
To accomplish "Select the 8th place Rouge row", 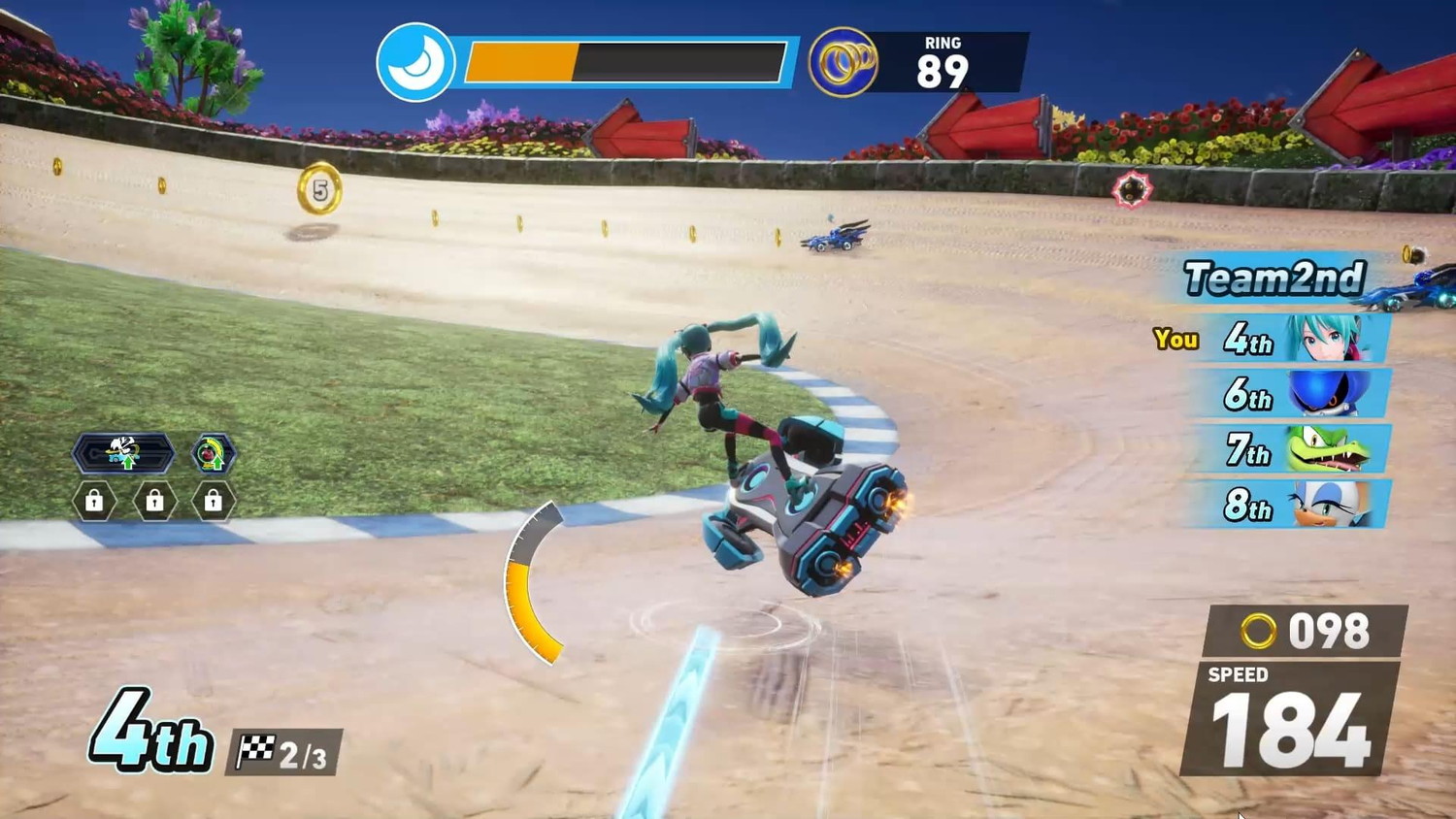I will [1292, 505].
